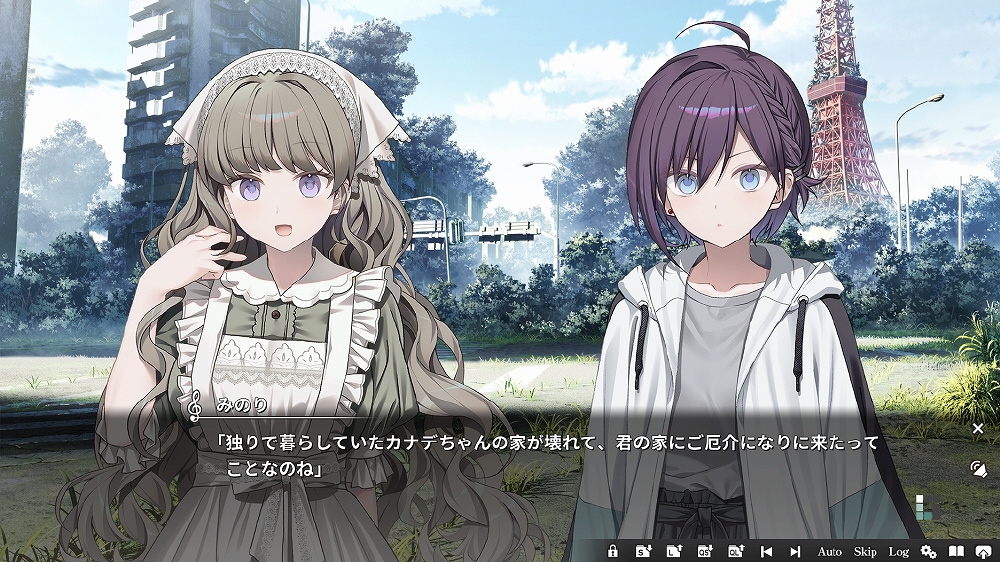Replay the voice line with speaker icon
Screen dimensions: 1000x562
tap(978, 468)
